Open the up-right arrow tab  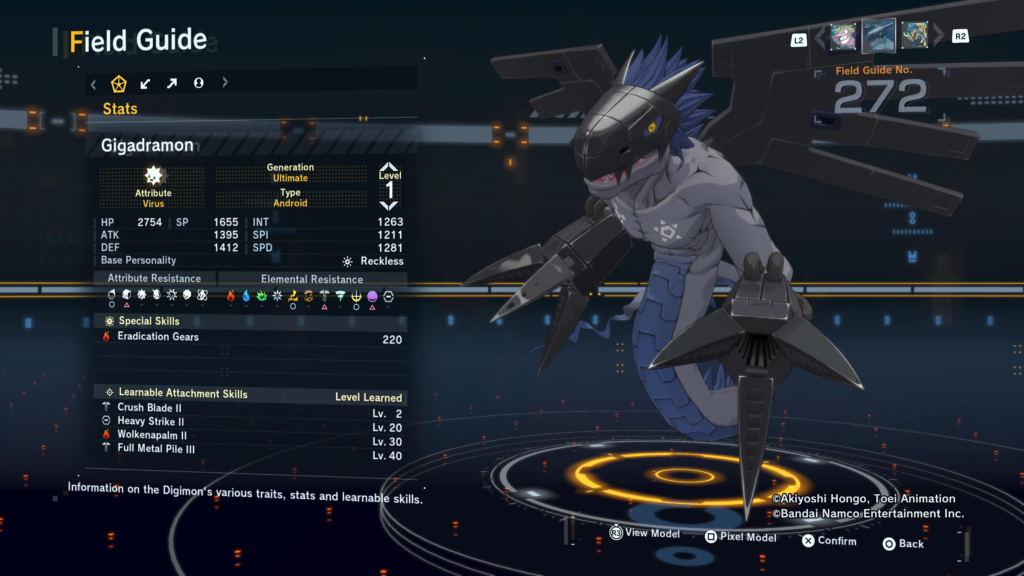(x=172, y=84)
